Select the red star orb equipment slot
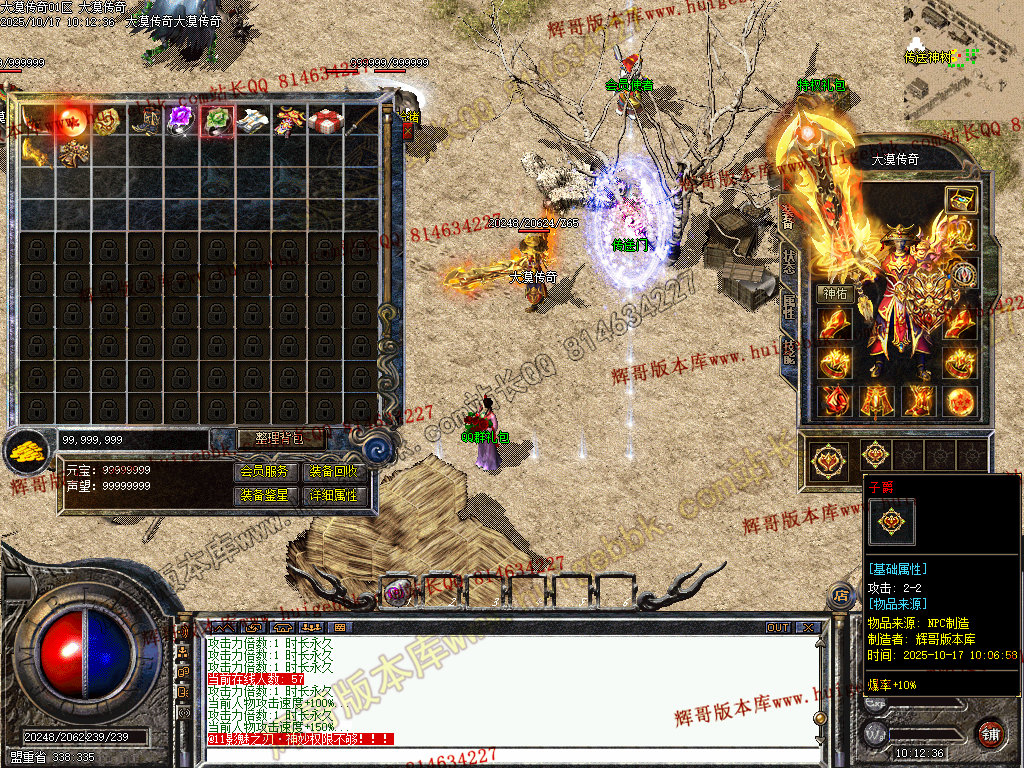The image size is (1024, 768). (x=961, y=400)
